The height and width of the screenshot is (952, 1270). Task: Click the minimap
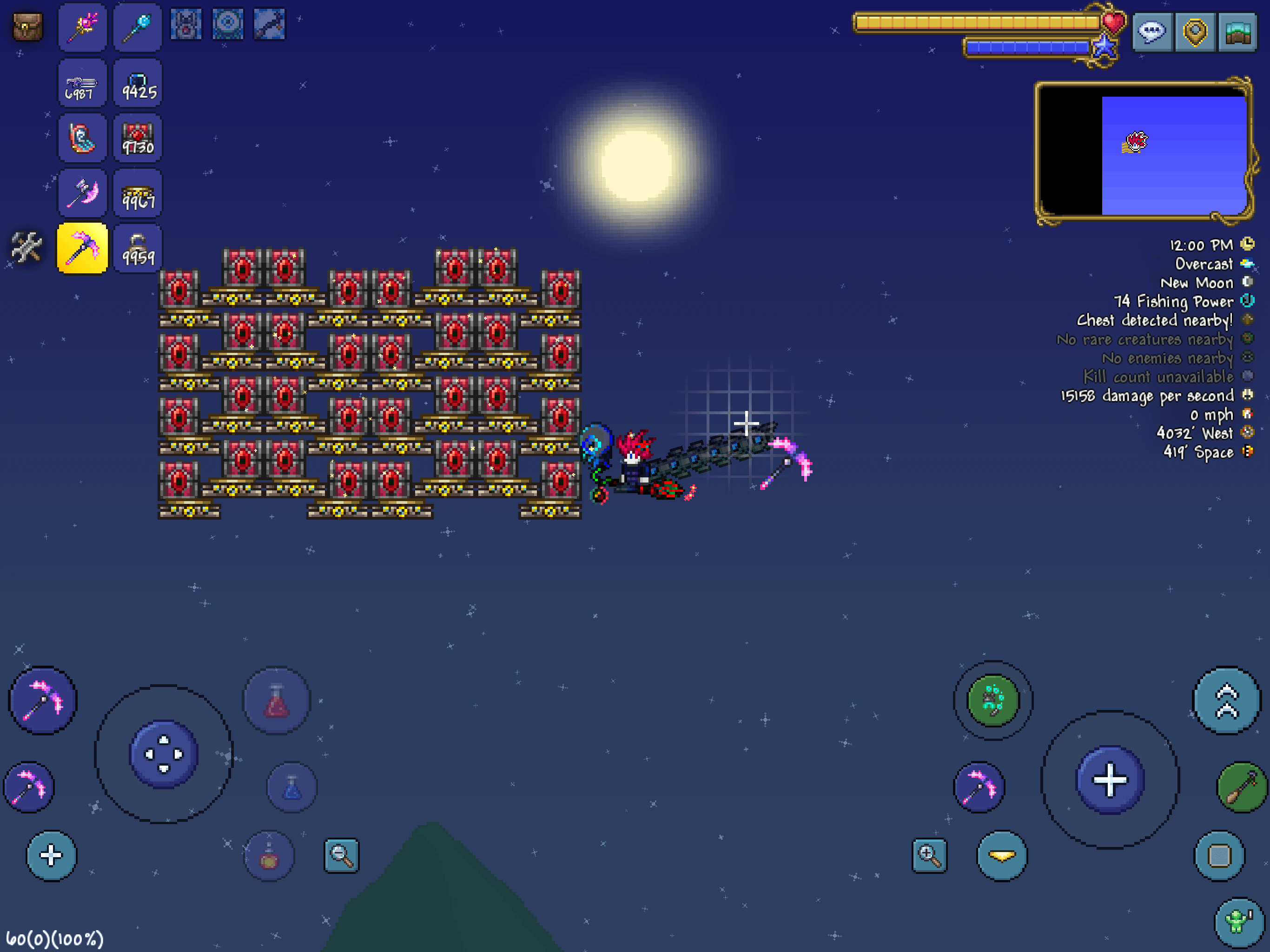(x=1143, y=151)
